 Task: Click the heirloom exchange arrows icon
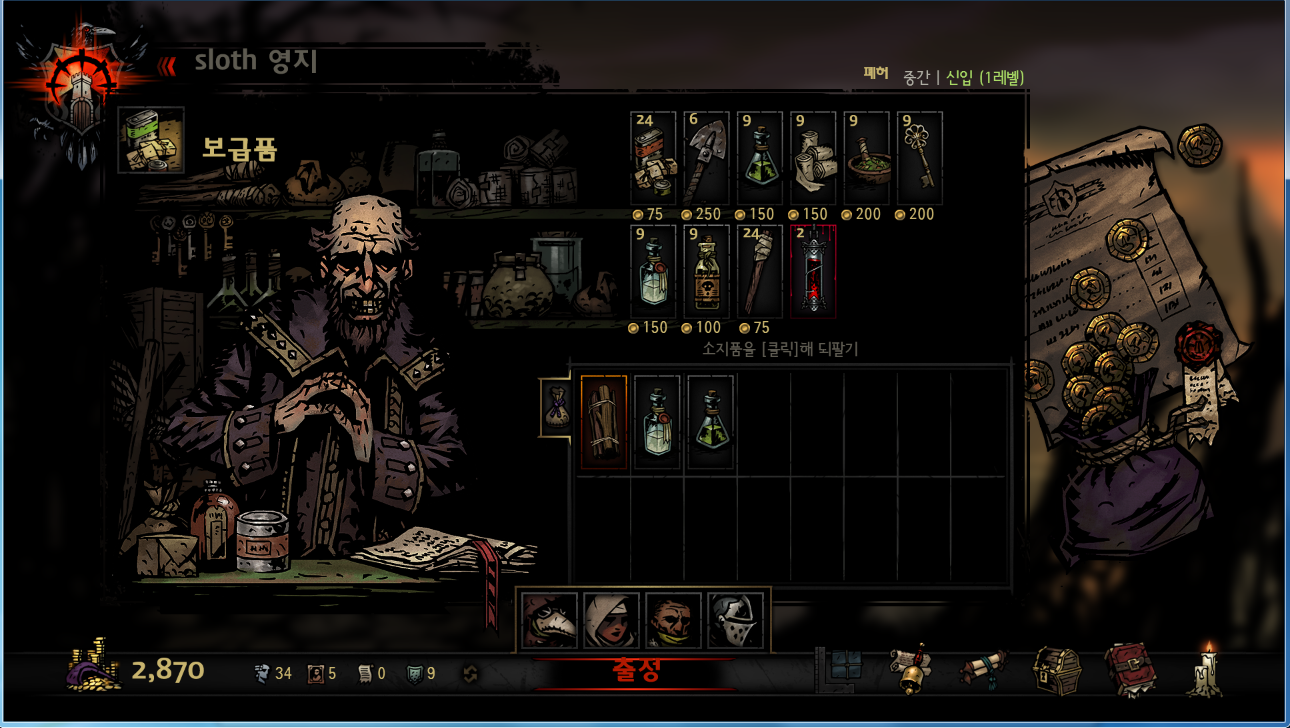(x=471, y=674)
